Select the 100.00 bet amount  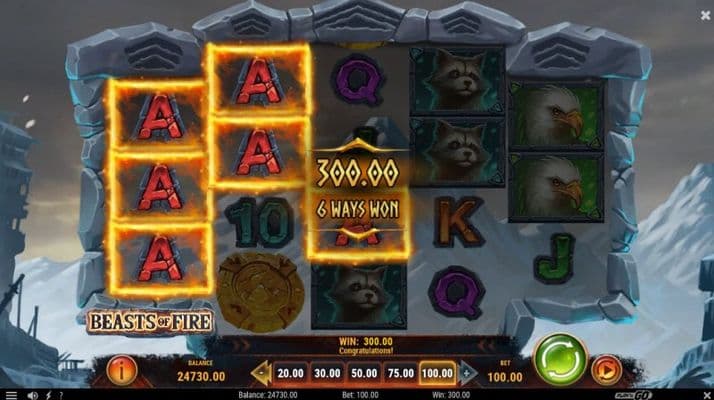tap(438, 373)
